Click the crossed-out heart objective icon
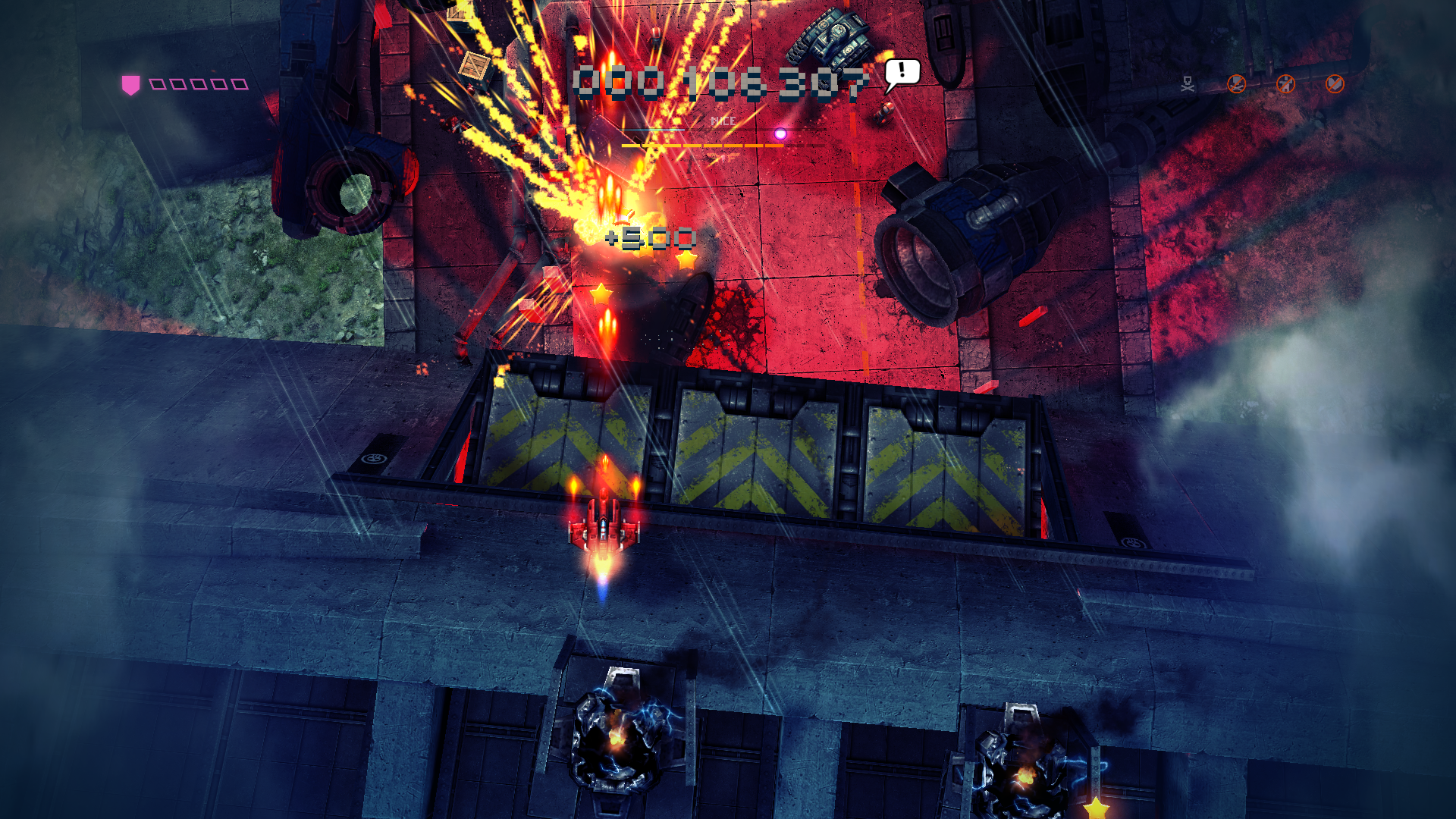 click(x=1335, y=83)
